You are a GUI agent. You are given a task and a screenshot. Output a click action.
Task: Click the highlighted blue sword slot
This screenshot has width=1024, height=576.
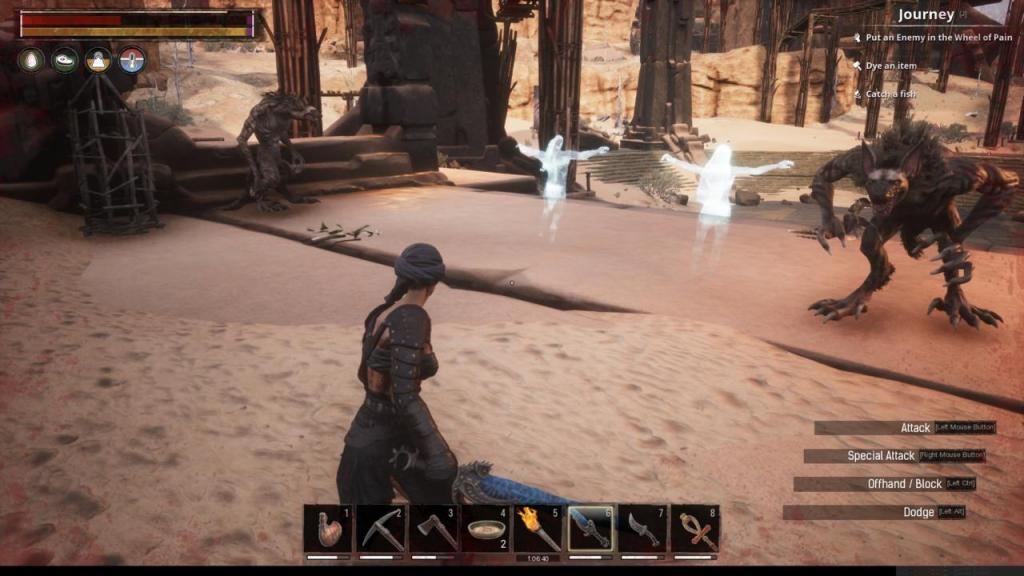pos(591,529)
